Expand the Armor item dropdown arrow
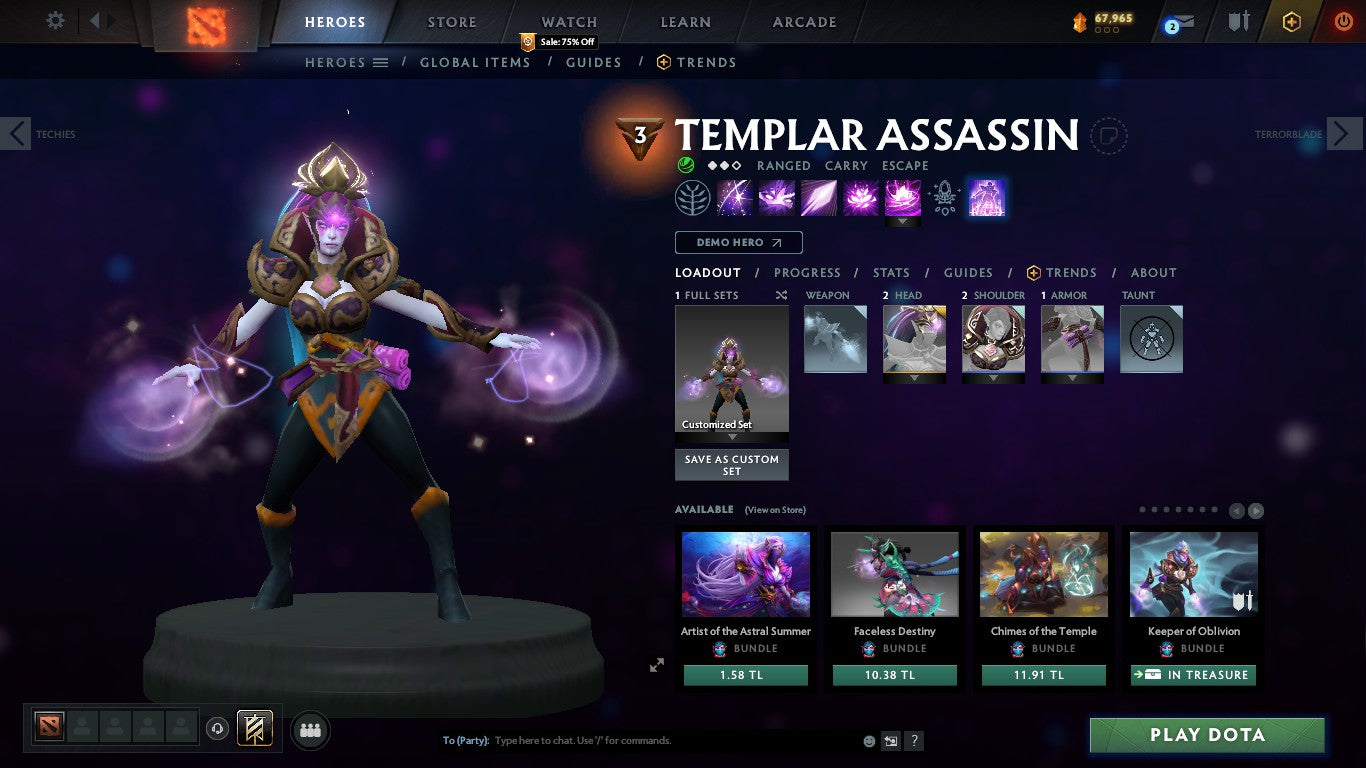 (1072, 377)
